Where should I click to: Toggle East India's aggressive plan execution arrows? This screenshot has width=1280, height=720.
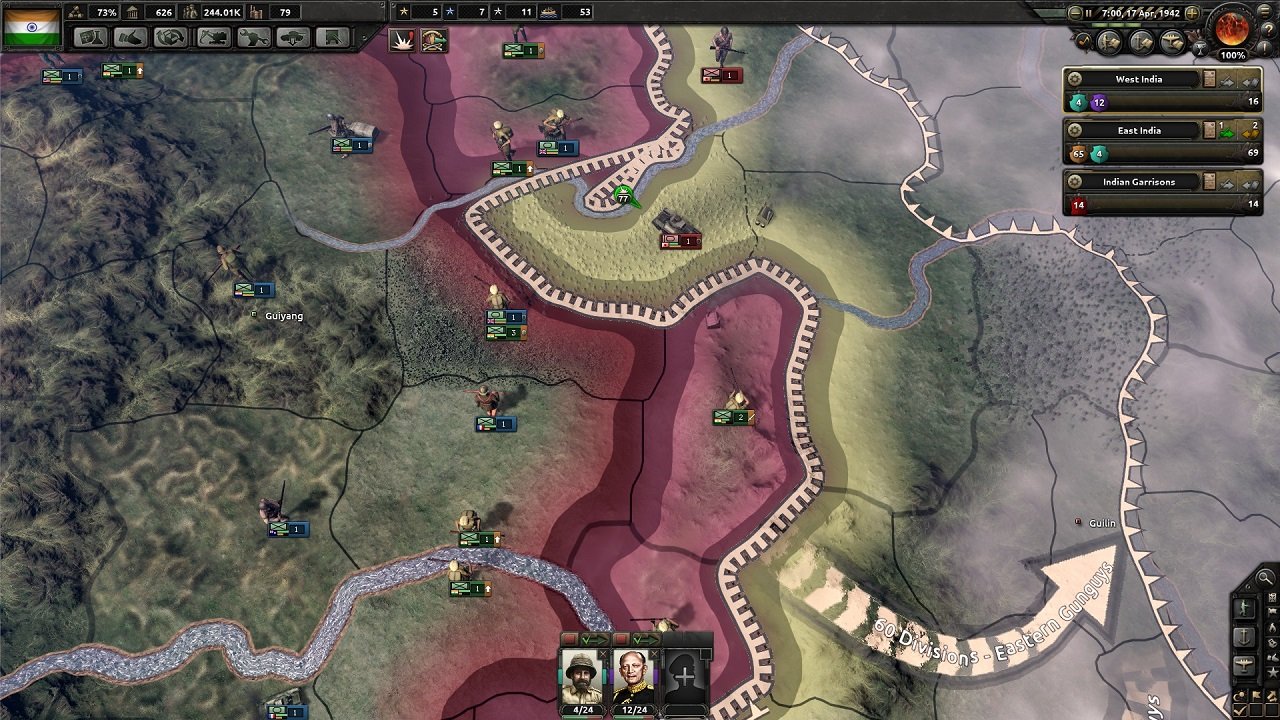pos(1252,131)
